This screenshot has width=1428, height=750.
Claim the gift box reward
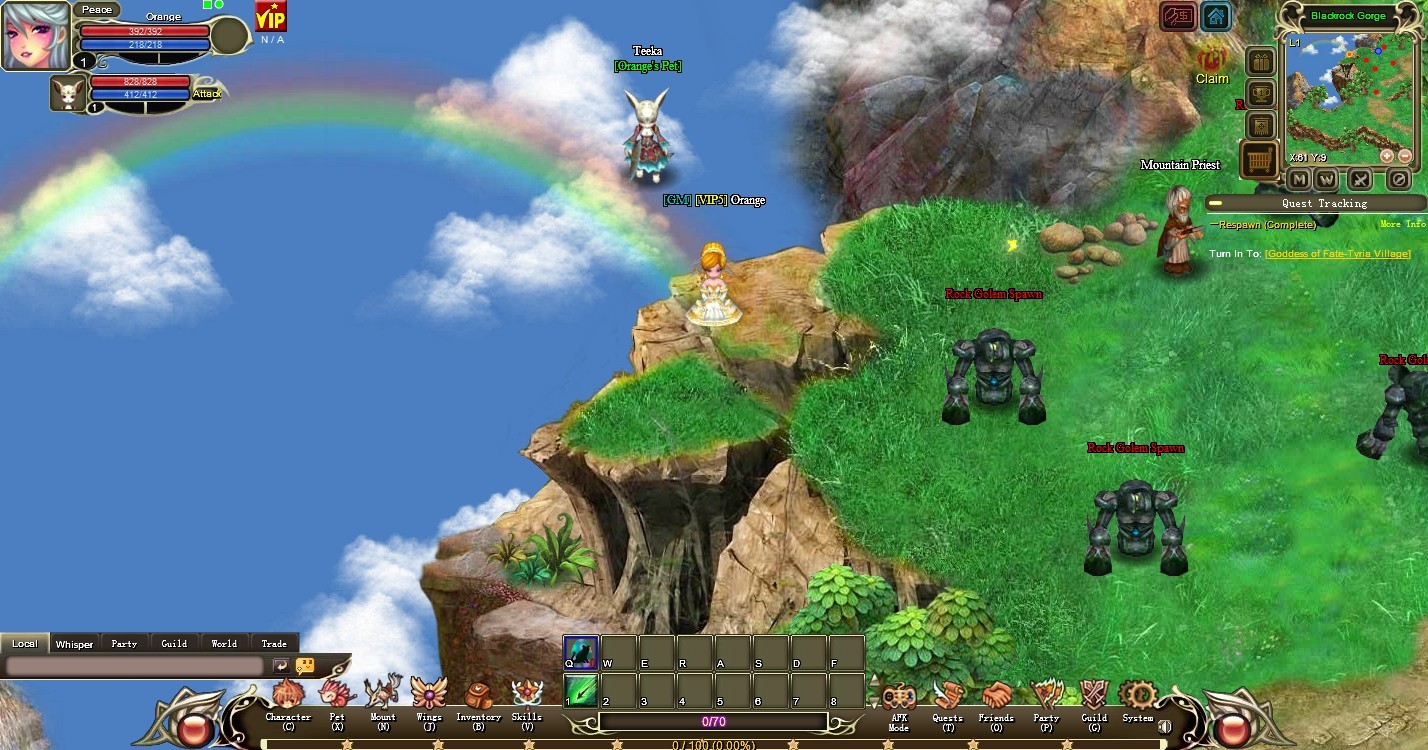tap(1212, 62)
